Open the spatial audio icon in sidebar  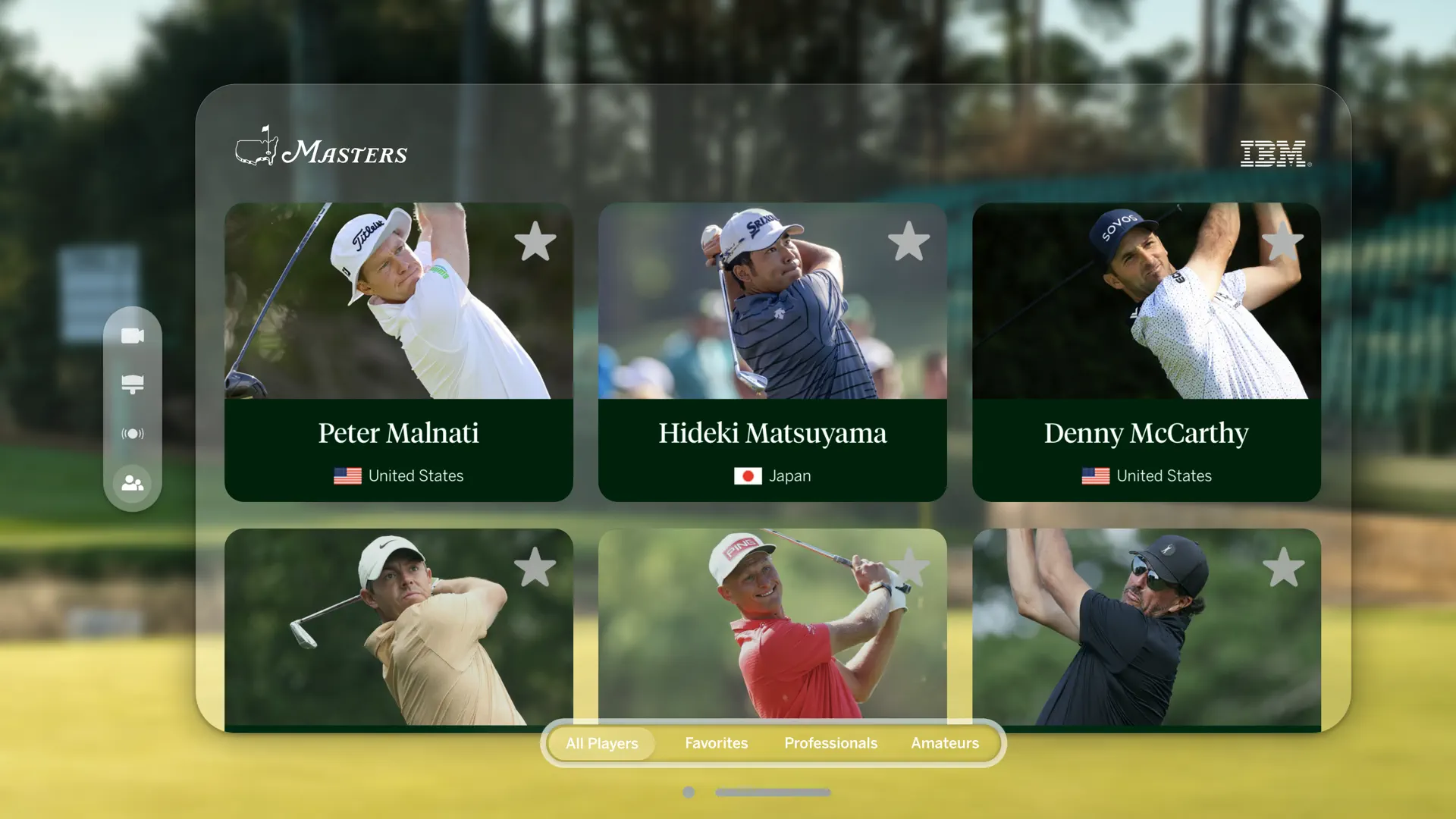tap(133, 434)
